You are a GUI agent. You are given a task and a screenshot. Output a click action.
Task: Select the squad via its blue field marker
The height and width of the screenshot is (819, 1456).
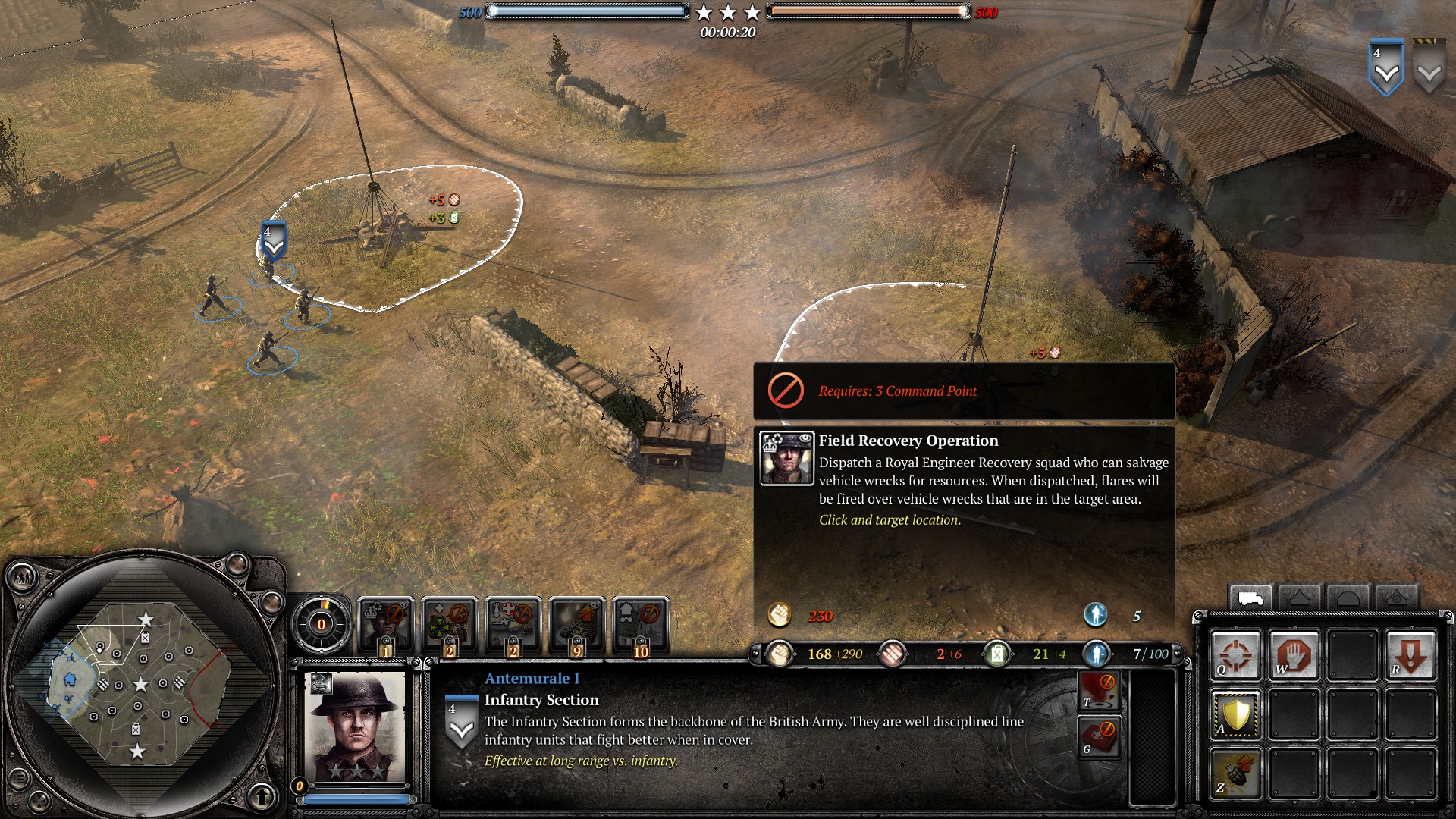click(x=273, y=240)
